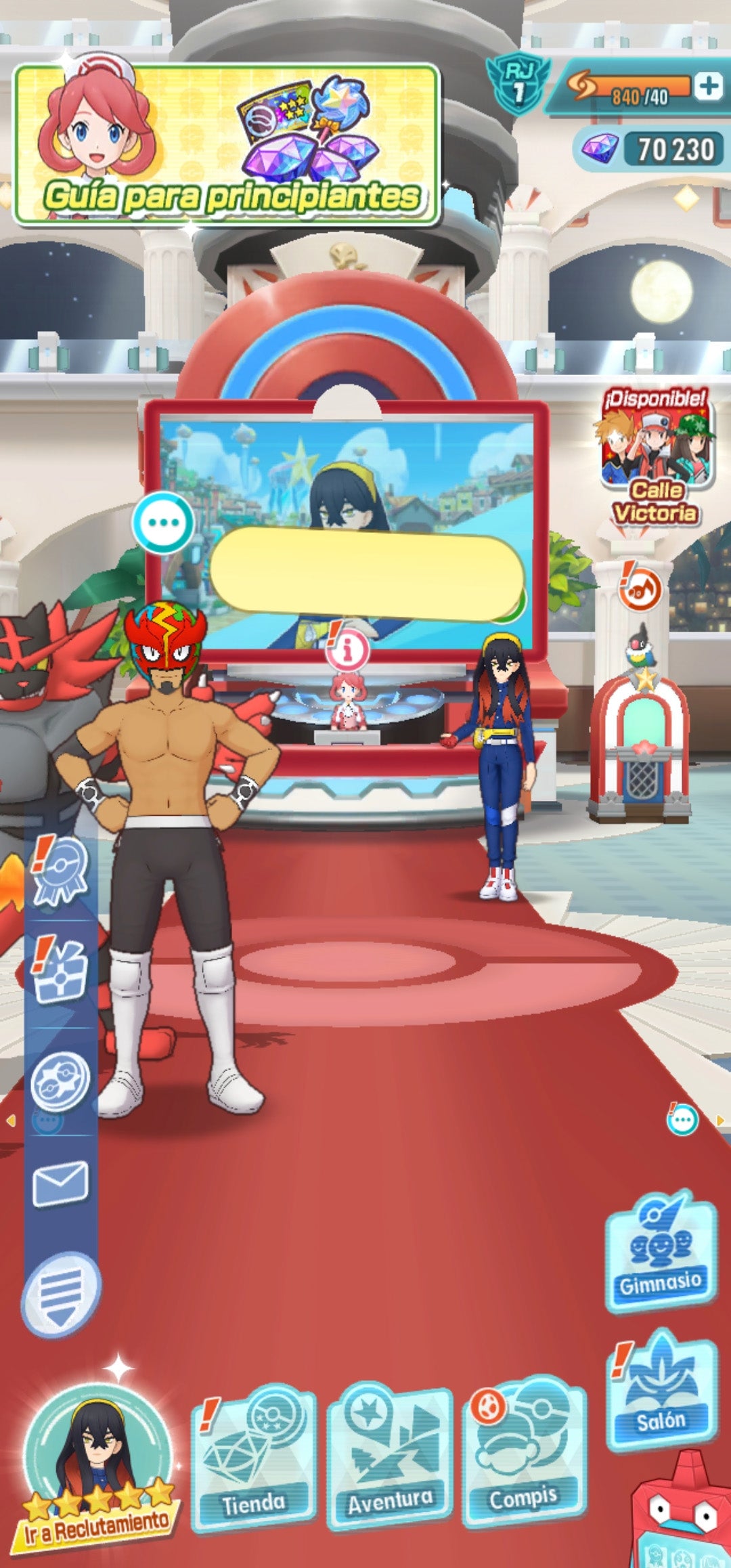Open the mailbox envelope icon
Viewport: 731px width, 1568px height.
click(60, 1182)
